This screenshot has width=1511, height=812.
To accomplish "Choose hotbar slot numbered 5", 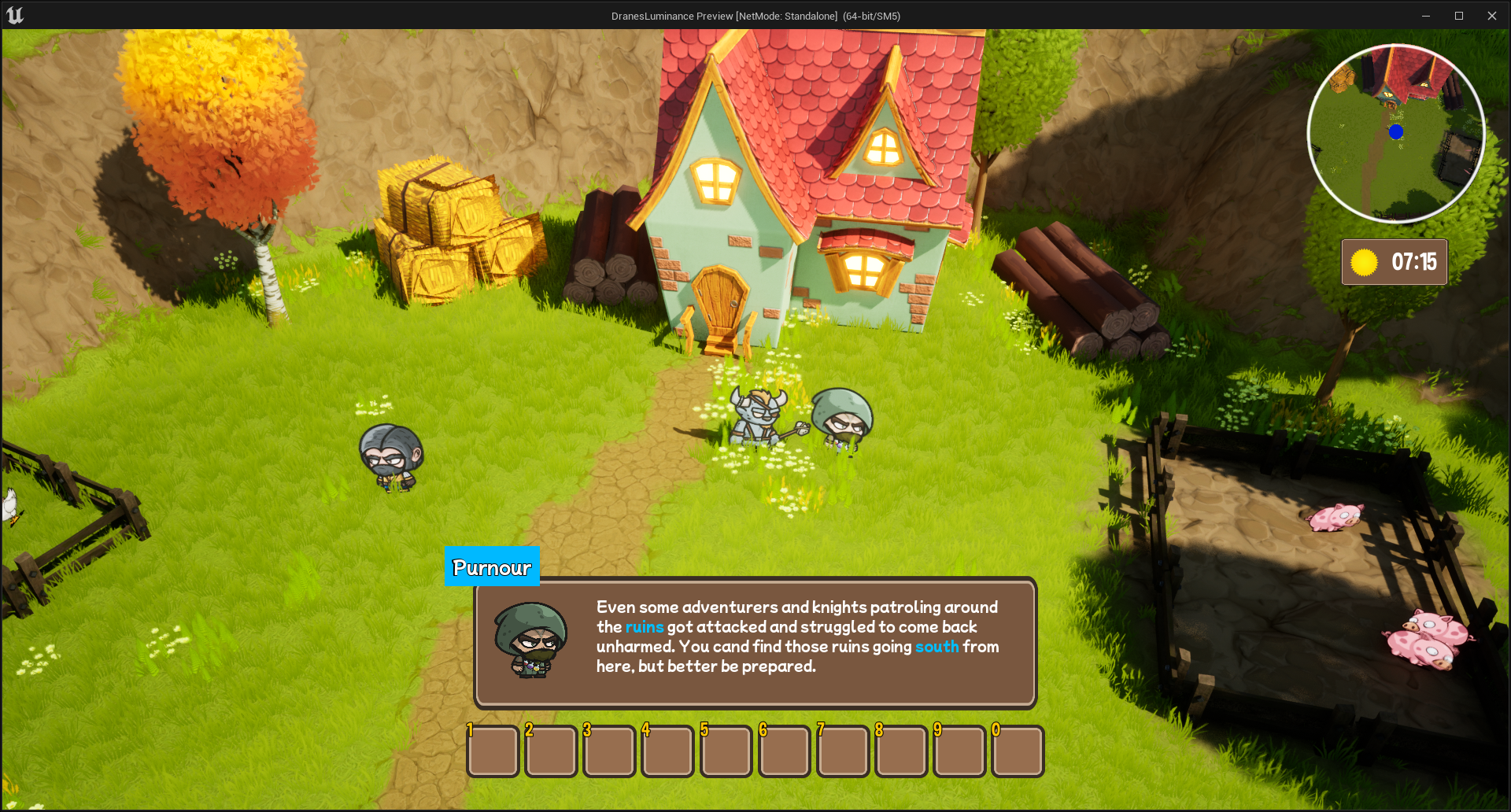I will point(726,751).
